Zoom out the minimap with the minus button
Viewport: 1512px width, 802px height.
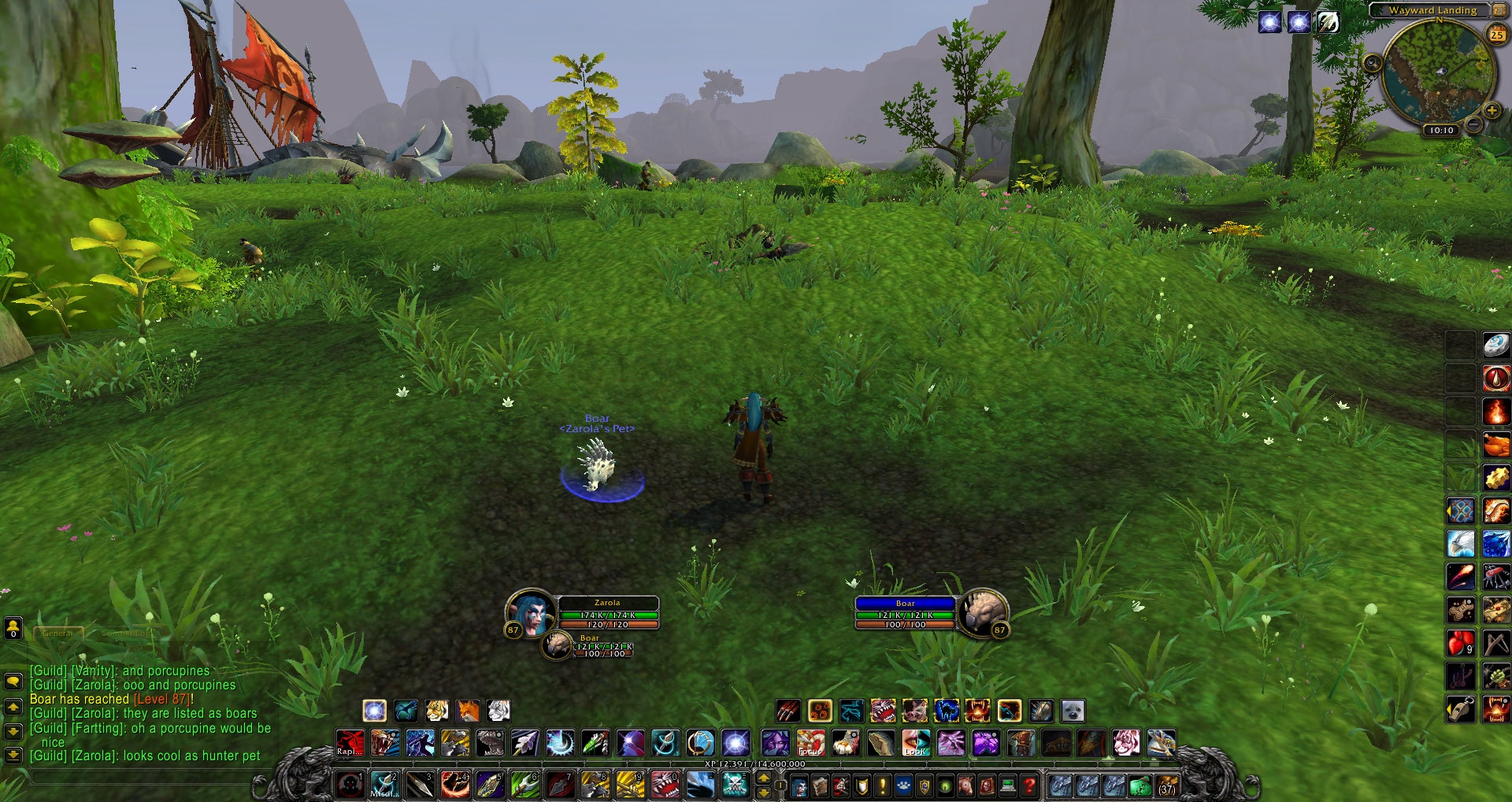pos(1474,124)
